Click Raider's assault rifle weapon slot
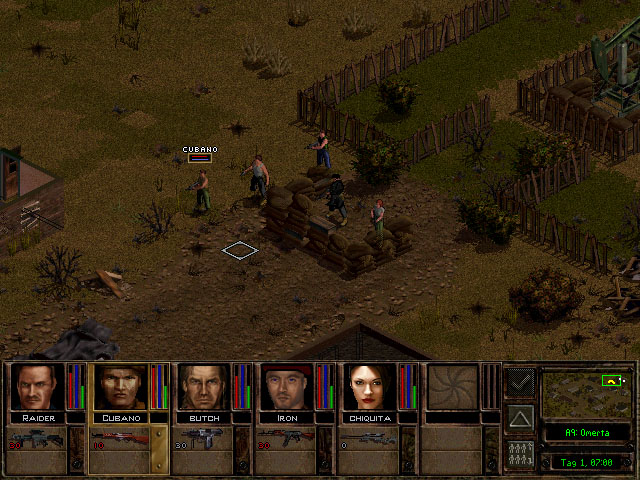The image size is (640, 480). 37,438
